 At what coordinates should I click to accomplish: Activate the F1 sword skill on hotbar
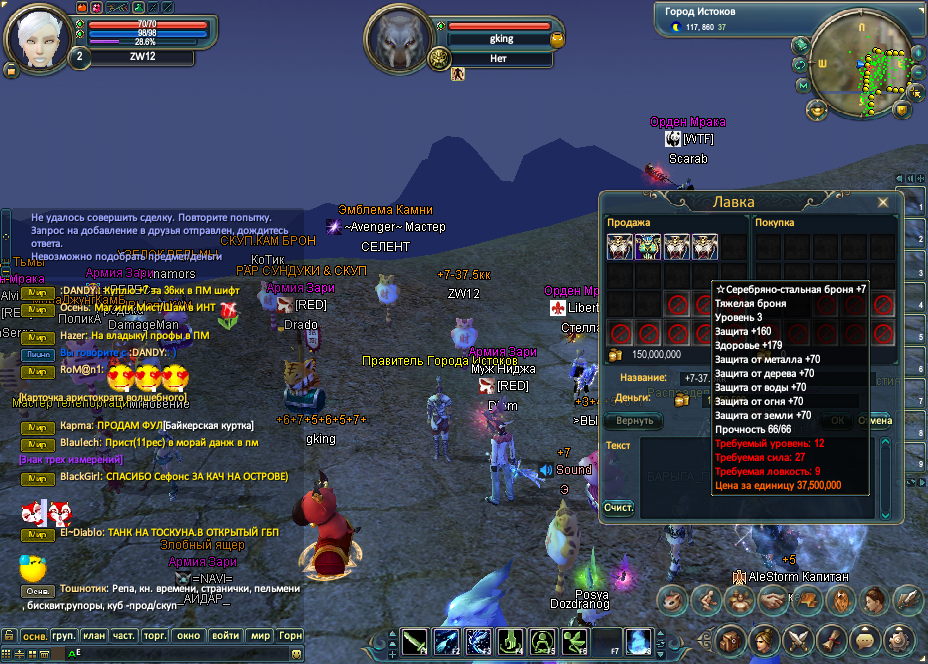click(x=416, y=640)
